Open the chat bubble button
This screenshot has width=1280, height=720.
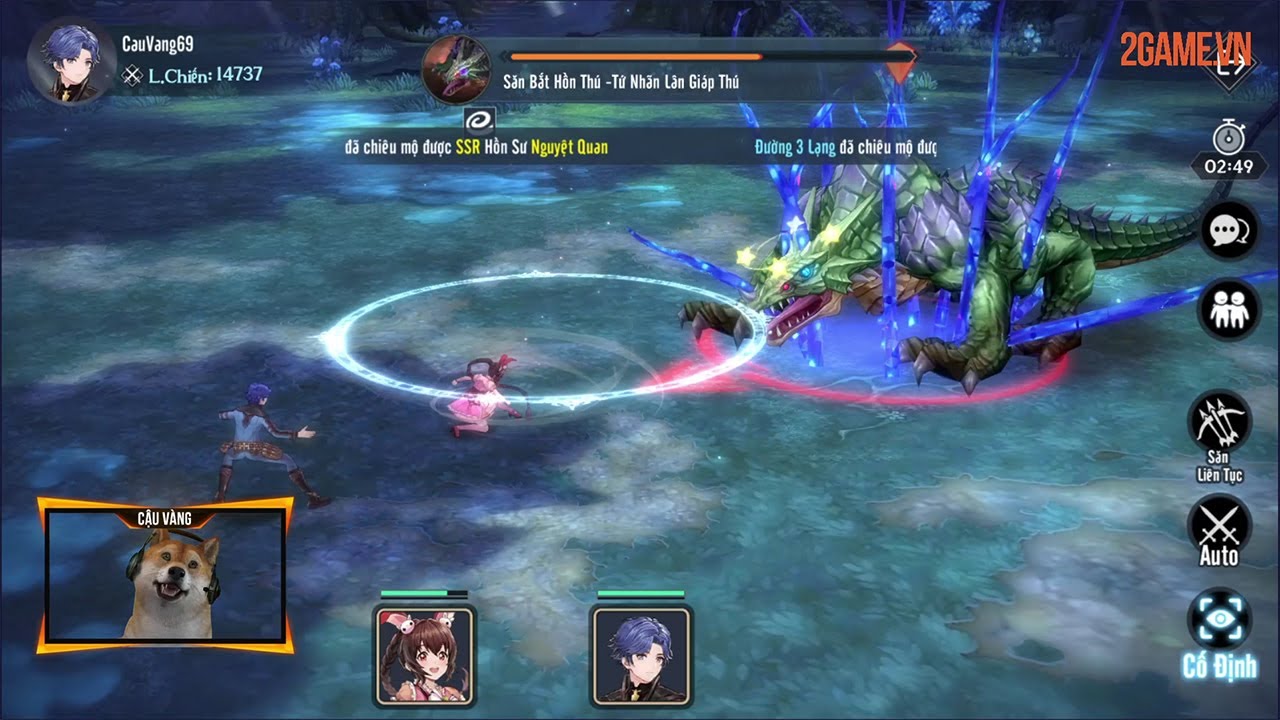[1227, 231]
